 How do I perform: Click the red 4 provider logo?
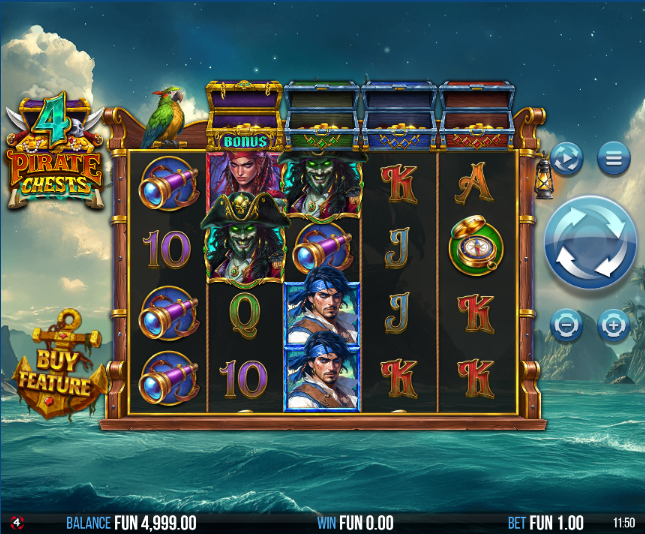17,523
